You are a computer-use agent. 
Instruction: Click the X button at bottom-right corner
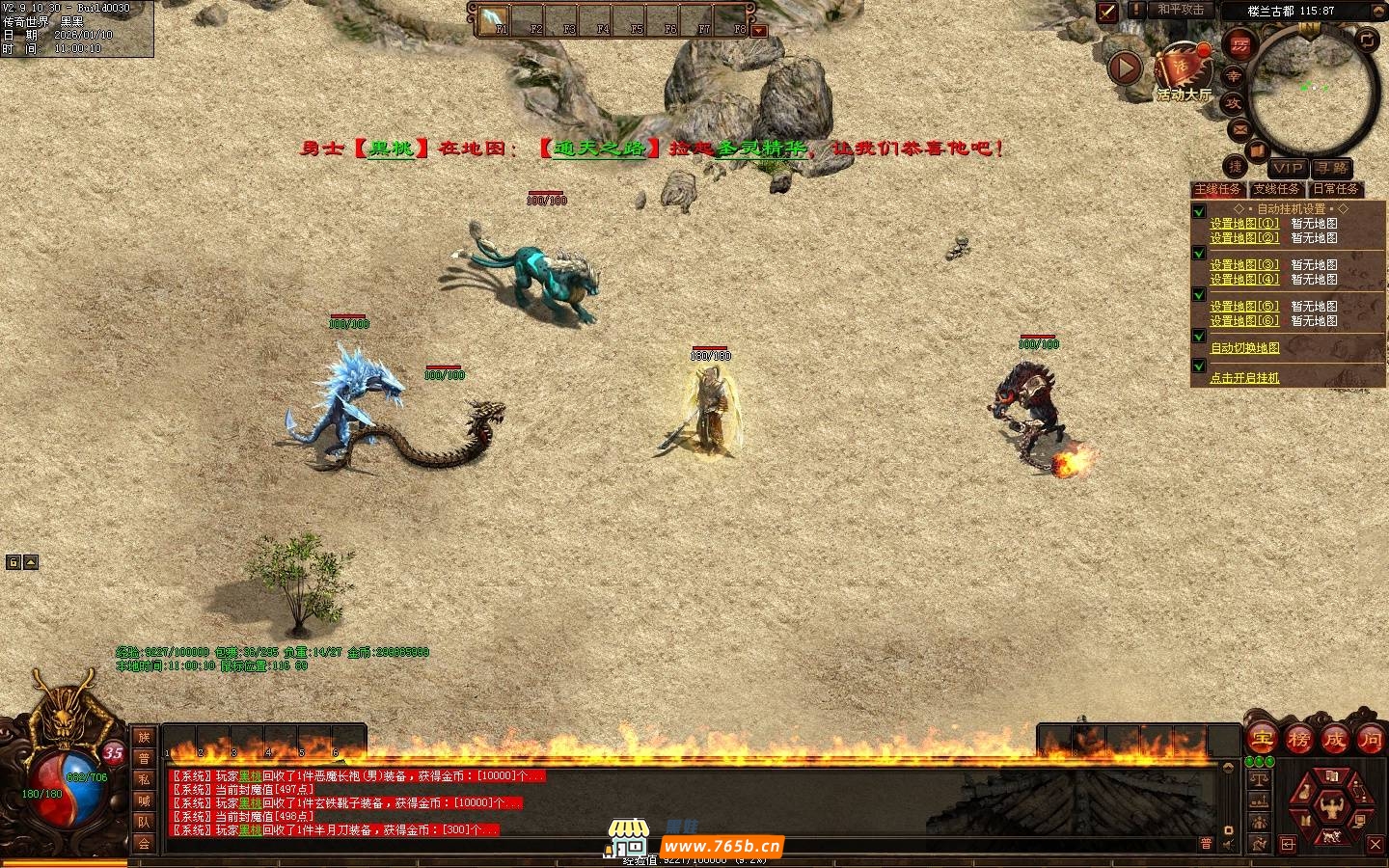click(x=1376, y=844)
